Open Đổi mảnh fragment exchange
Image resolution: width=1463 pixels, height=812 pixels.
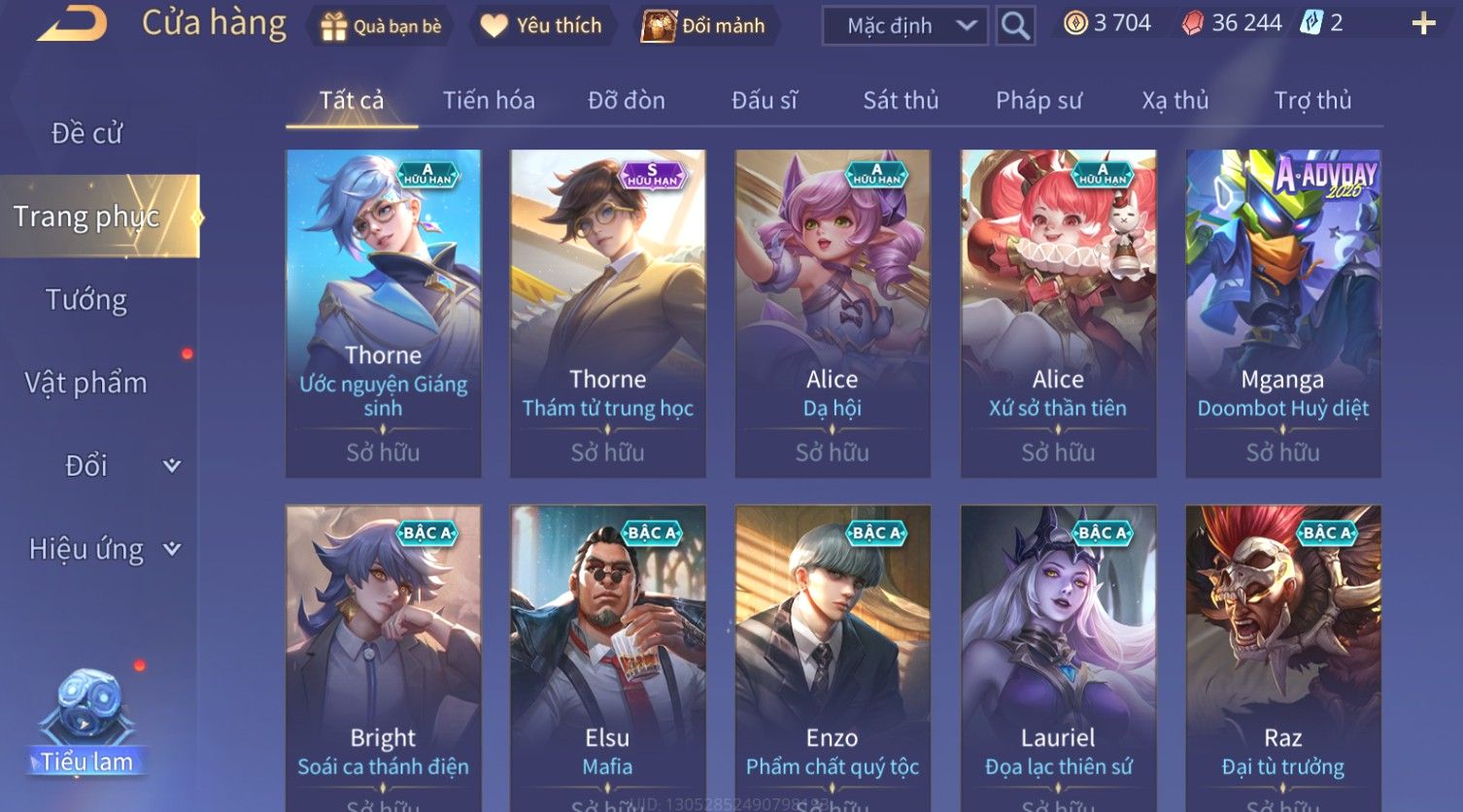point(705,26)
